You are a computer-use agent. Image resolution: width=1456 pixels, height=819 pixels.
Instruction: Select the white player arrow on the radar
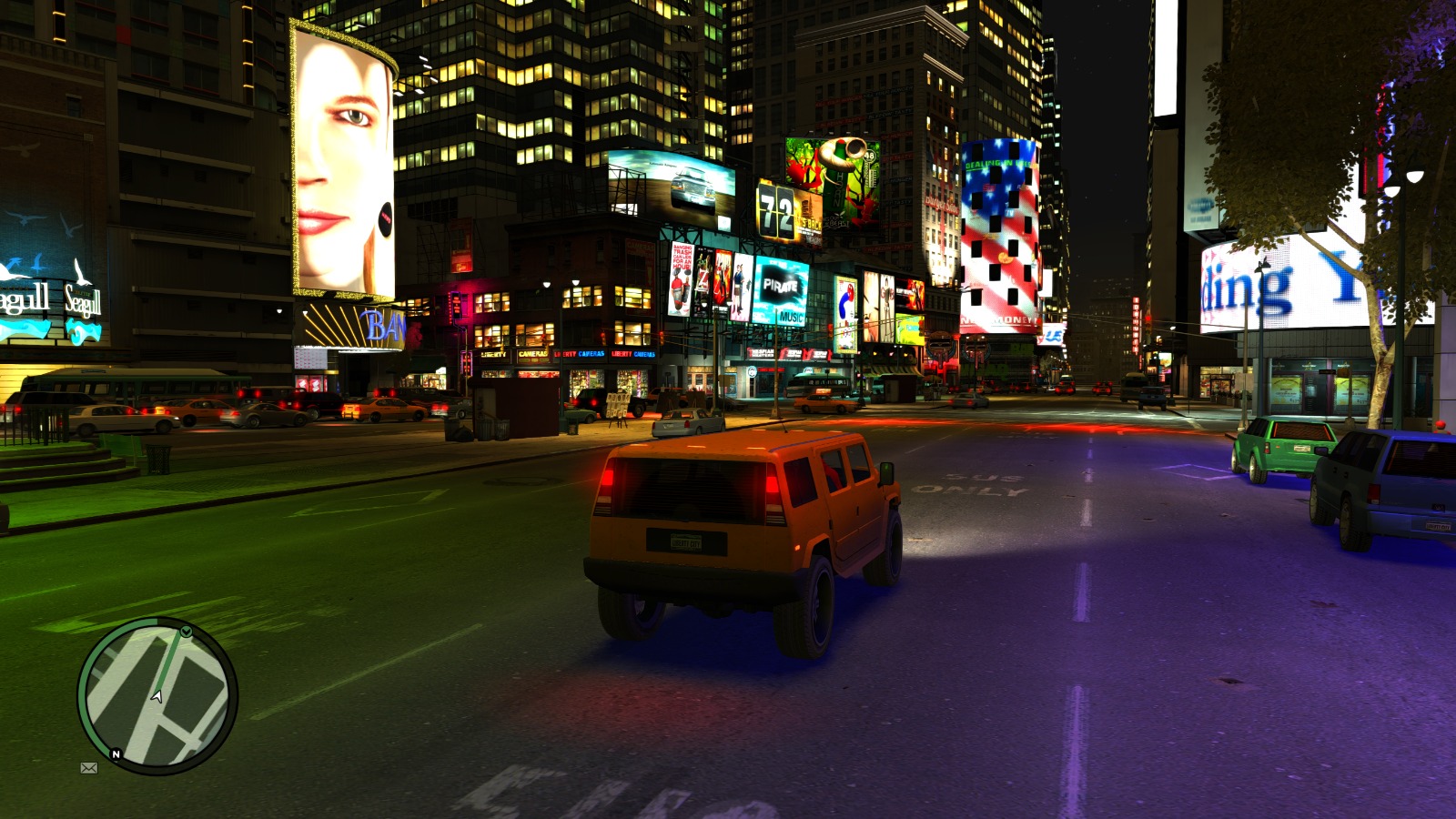[x=156, y=697]
